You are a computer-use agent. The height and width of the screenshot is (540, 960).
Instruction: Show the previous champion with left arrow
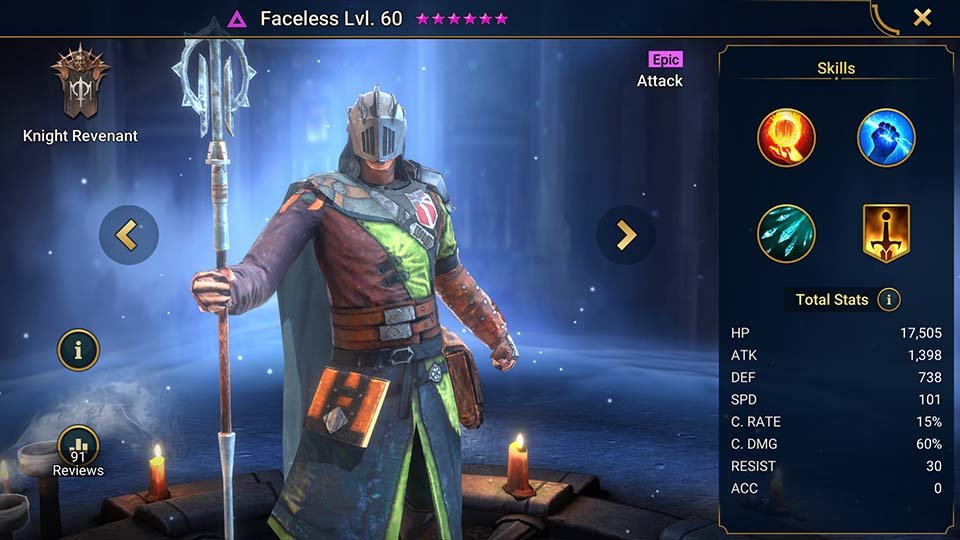[128, 235]
